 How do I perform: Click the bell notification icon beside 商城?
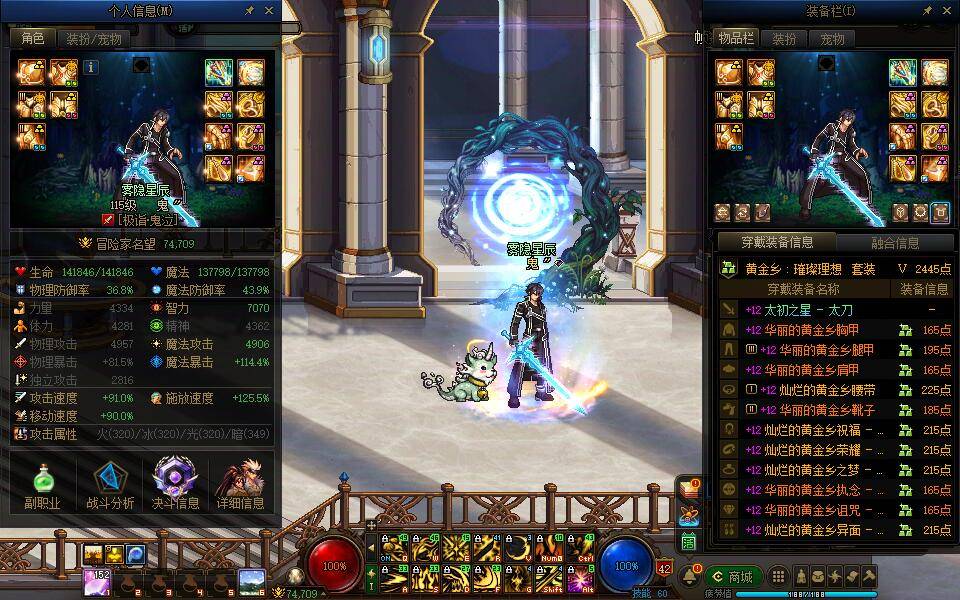(689, 577)
